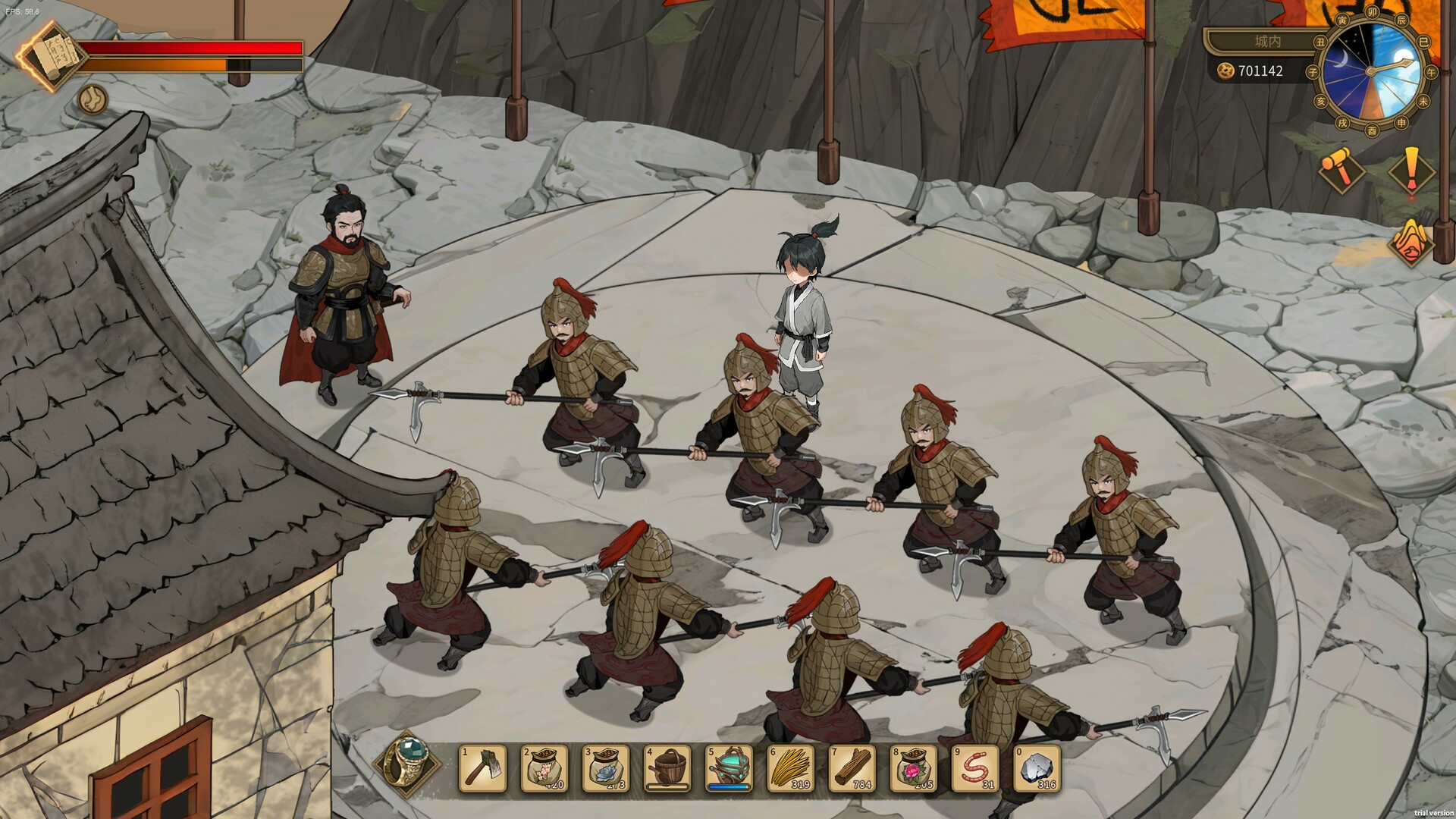Pick the yellow straw bundle slot
The height and width of the screenshot is (819, 1456).
790,768
